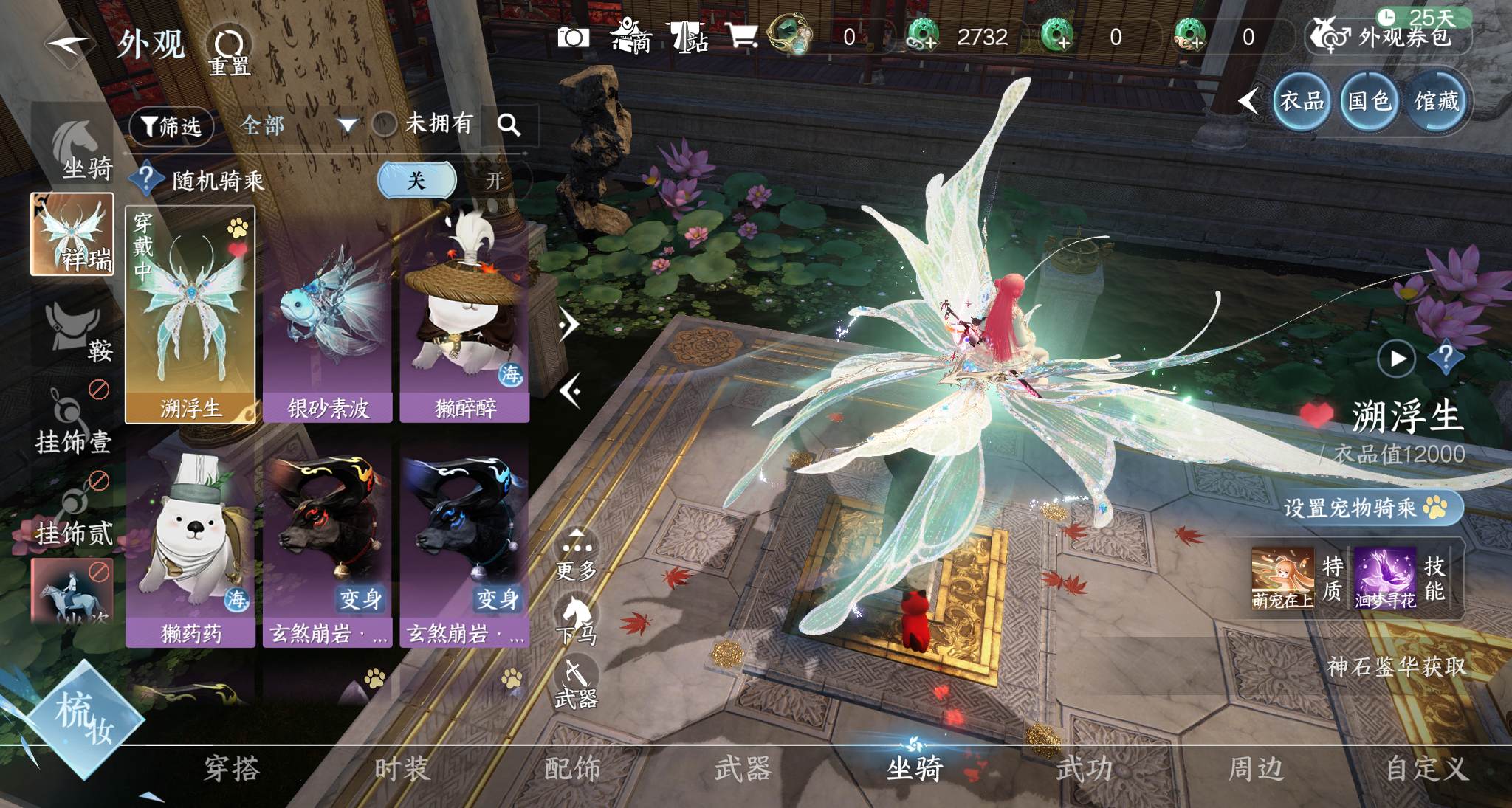Viewport: 1512px width, 808px height.
Task: Go back using the top-left arrow
Action: (x=69, y=44)
